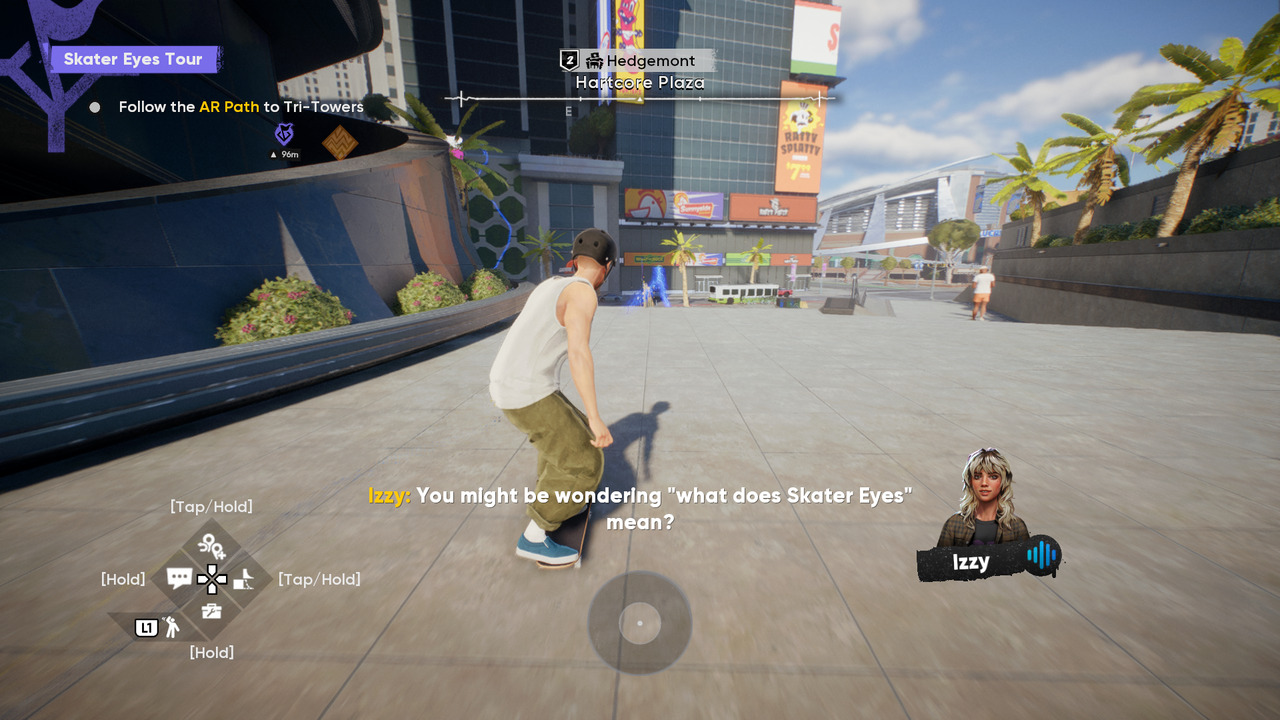Activate the session marker pins icon
The height and width of the screenshot is (720, 1280).
[x=211, y=545]
